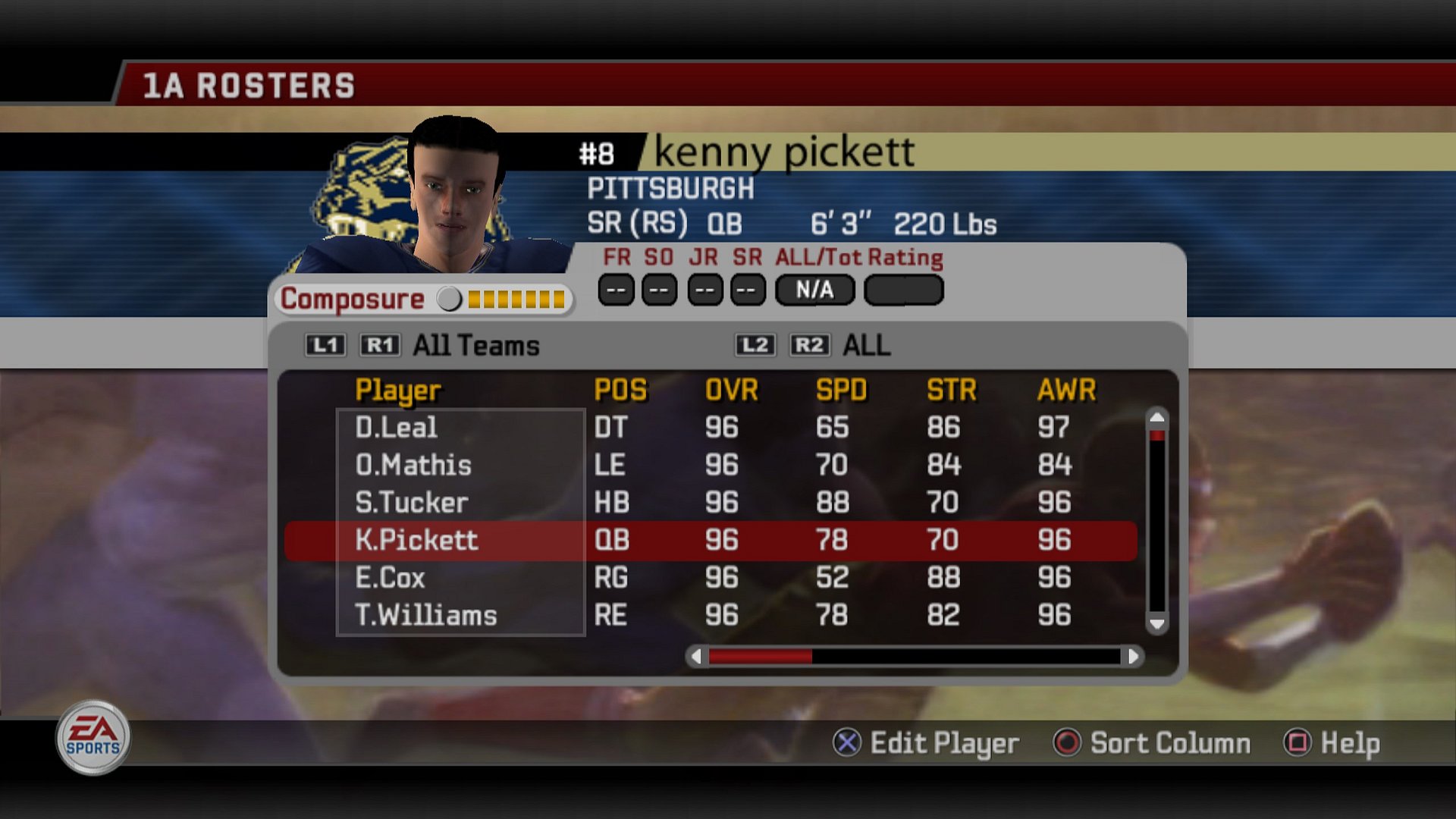Click the horizontal scrollbar's right arrow
This screenshot has height=819, width=1456.
[1133, 656]
